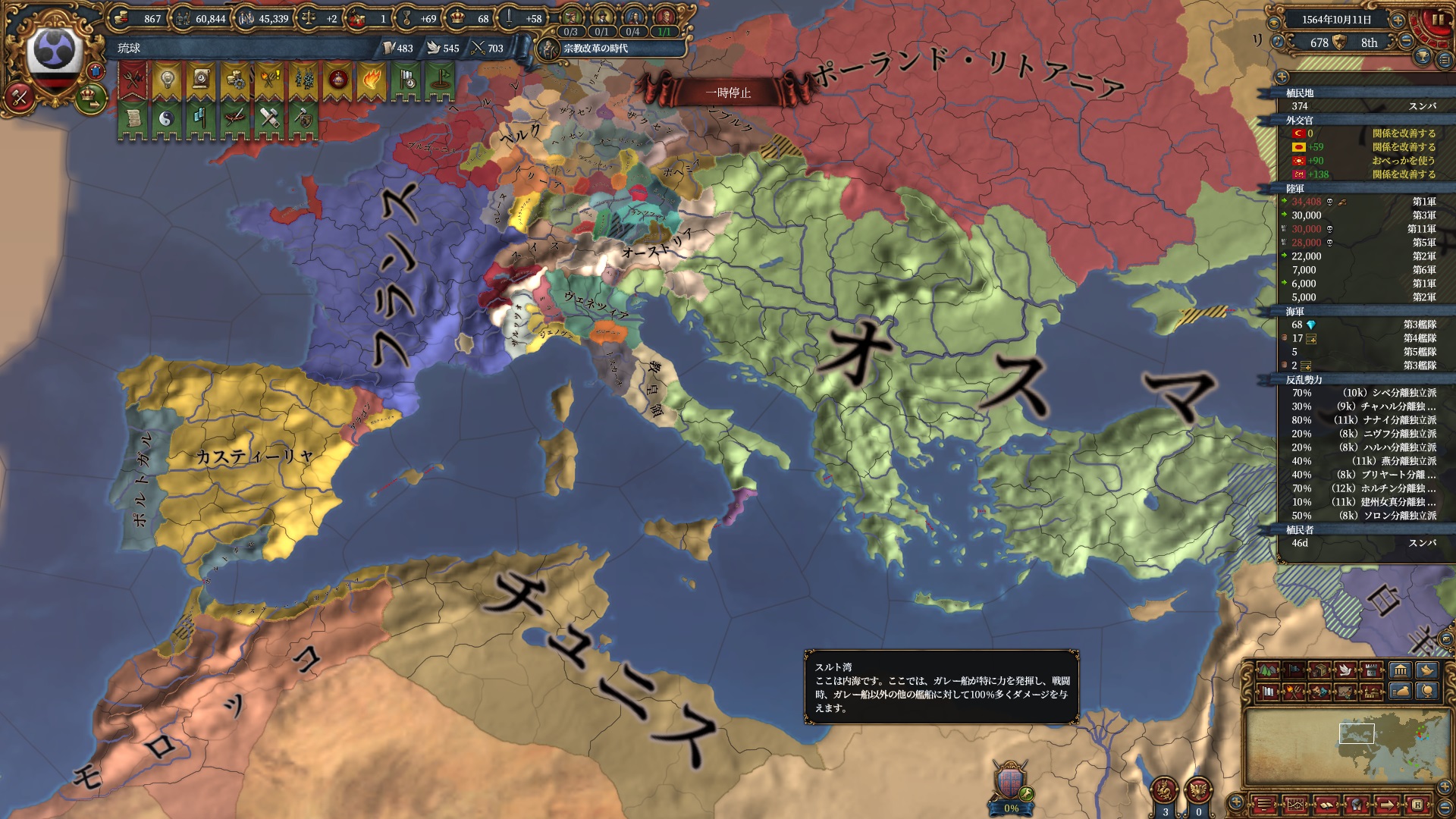1456x819 pixels.
Task: Toggle the music player note button
Action: point(1279,42)
